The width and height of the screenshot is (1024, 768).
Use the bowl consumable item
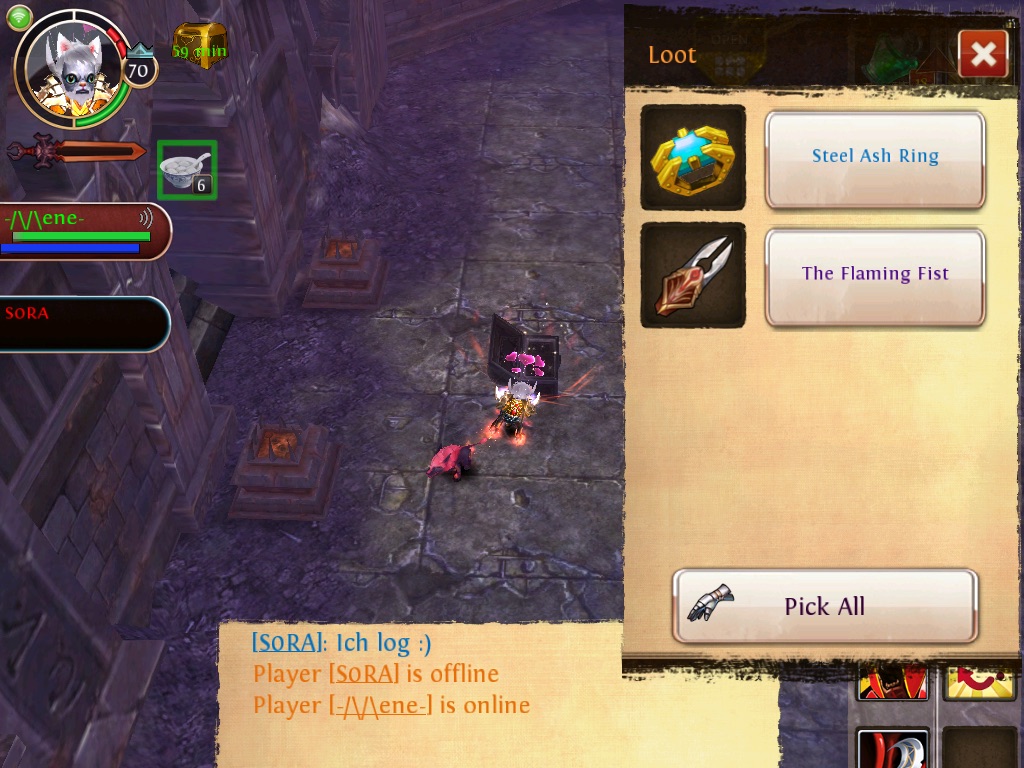point(187,170)
